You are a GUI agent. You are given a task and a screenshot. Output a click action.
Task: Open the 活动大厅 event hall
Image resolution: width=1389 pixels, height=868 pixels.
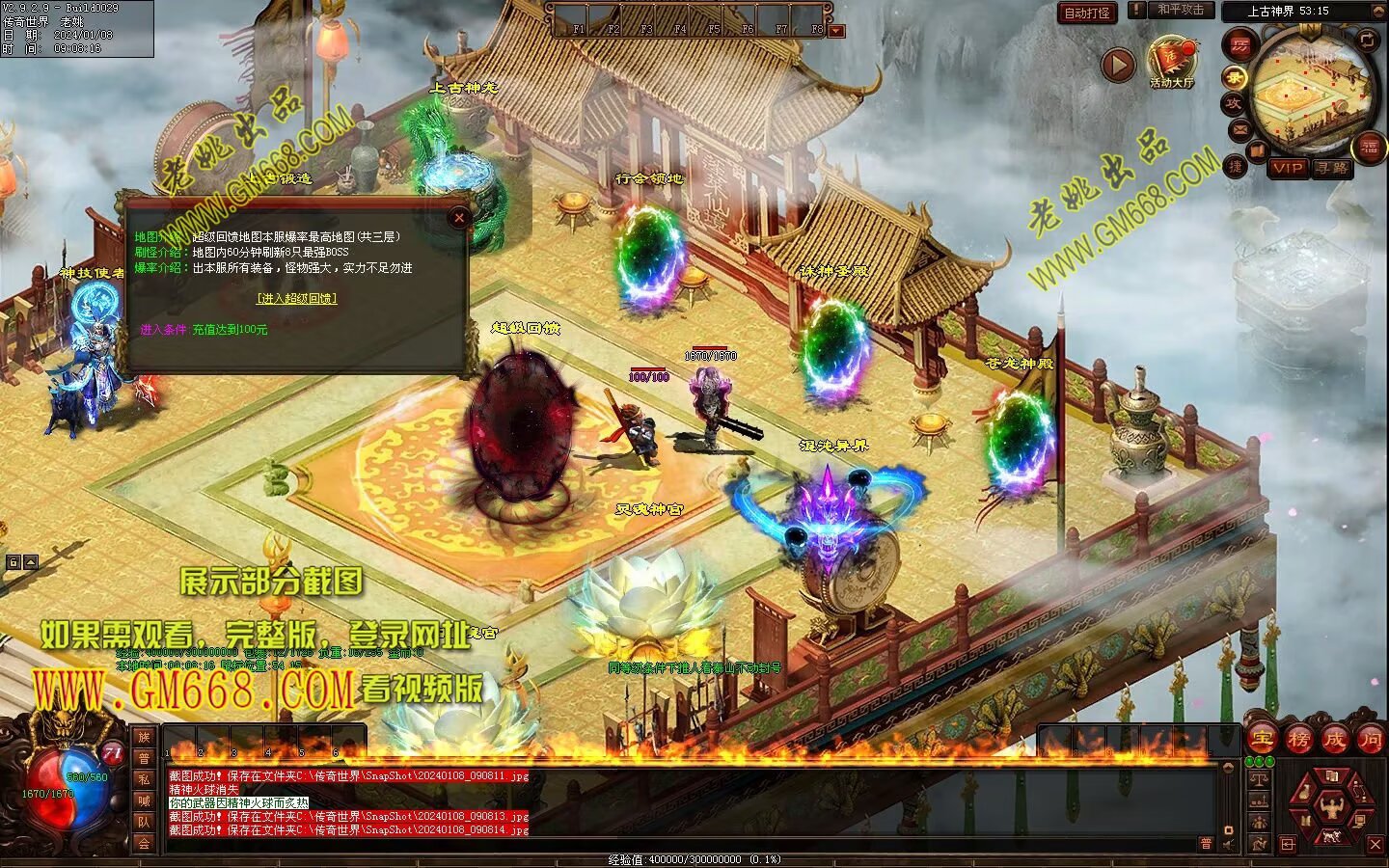click(x=1171, y=62)
